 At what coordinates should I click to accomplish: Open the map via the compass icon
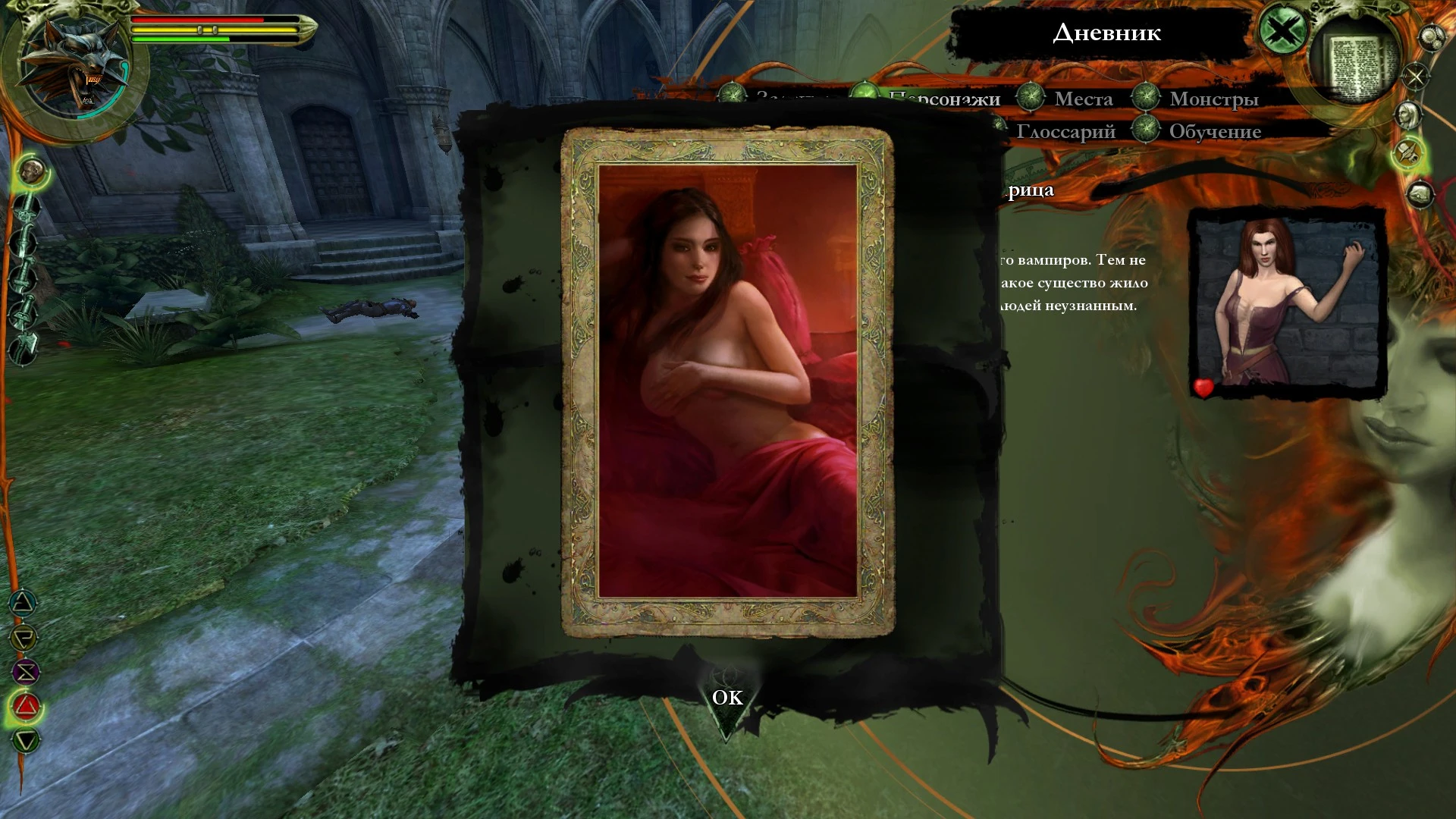(x=1417, y=76)
